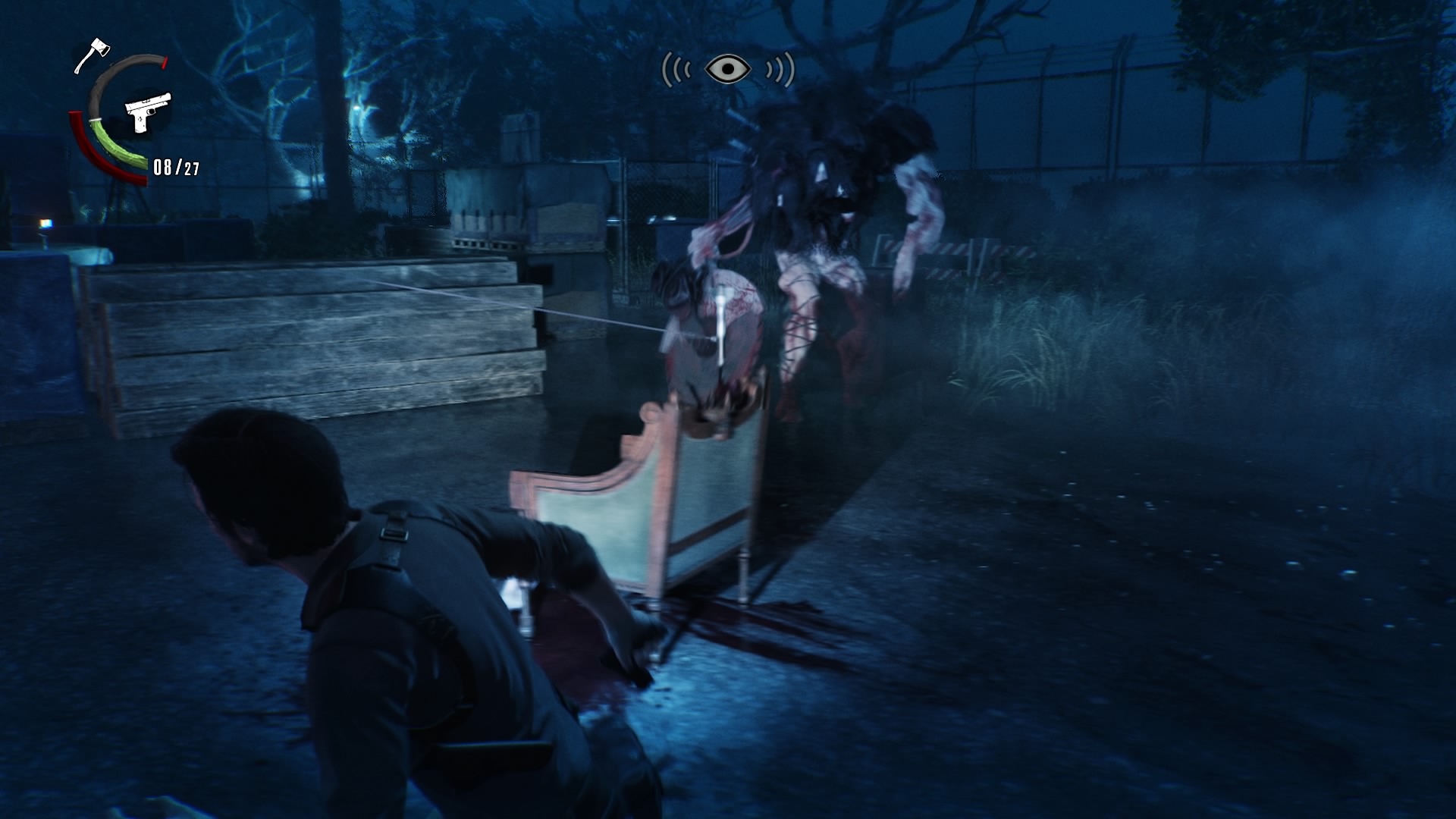Click the pupil of the enemy detection eye
The image size is (1456, 819).
click(728, 69)
